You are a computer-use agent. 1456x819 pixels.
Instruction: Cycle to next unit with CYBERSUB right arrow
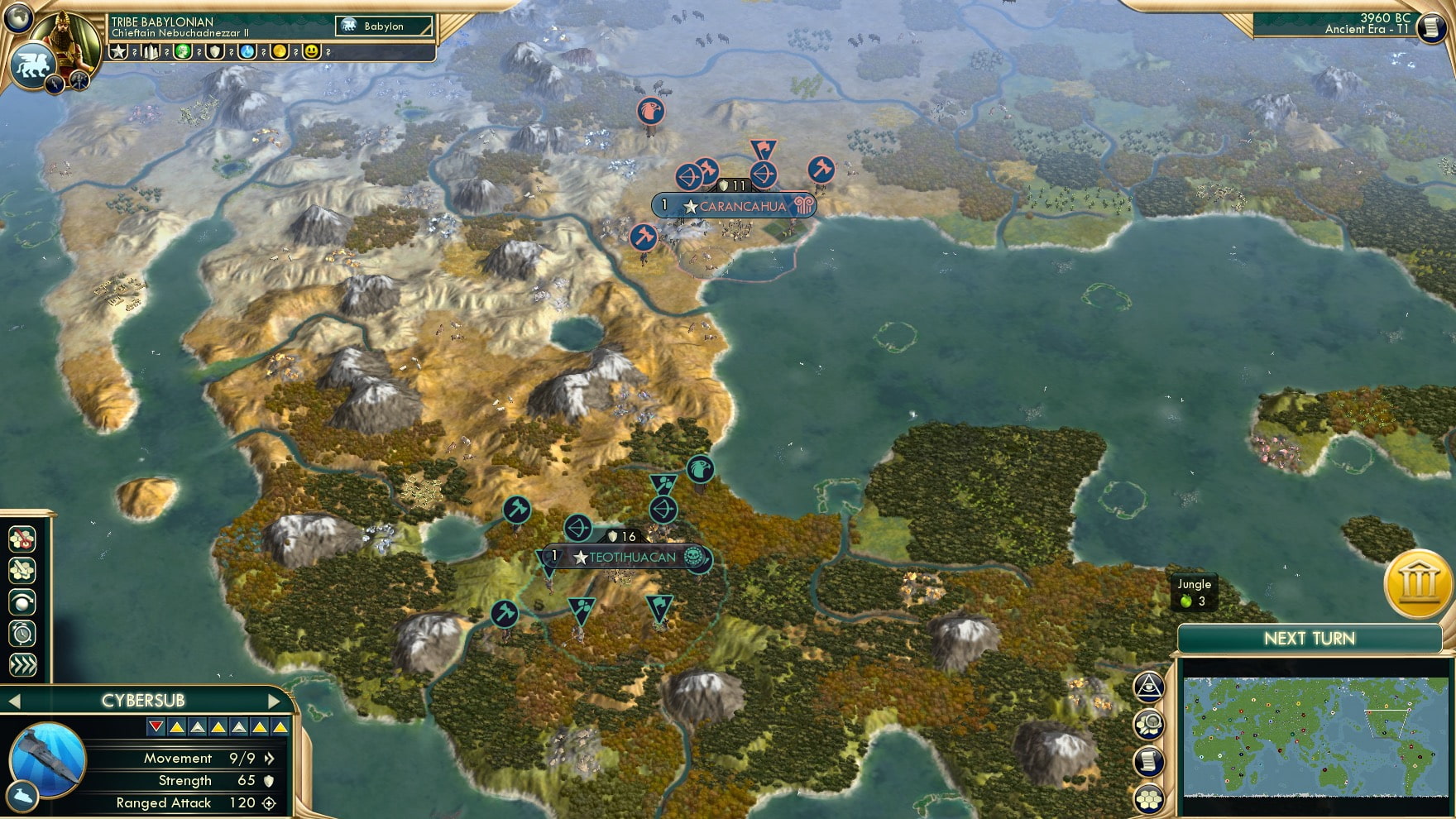[x=273, y=700]
